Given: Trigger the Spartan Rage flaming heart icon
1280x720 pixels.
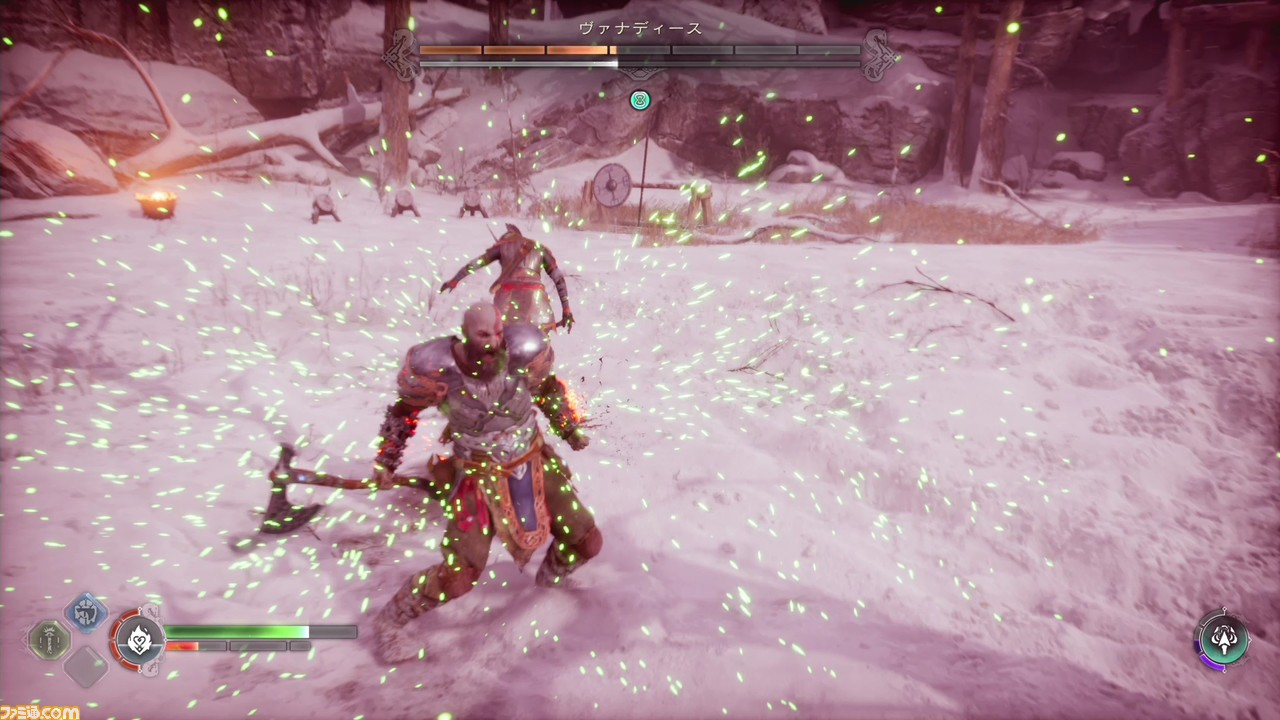Looking at the screenshot, I should click(139, 638).
